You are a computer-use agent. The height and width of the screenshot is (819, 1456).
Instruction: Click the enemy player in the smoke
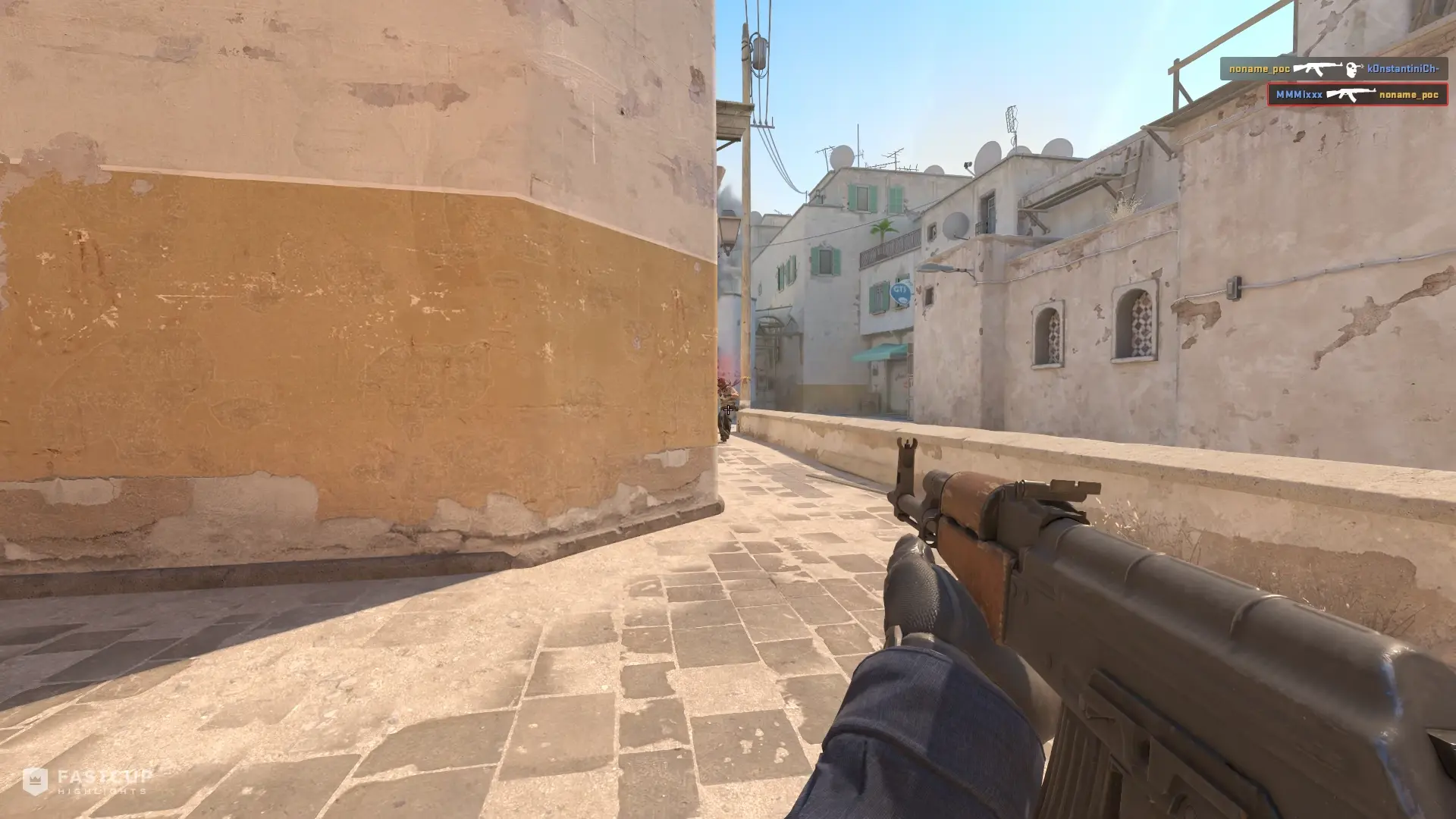(x=726, y=398)
